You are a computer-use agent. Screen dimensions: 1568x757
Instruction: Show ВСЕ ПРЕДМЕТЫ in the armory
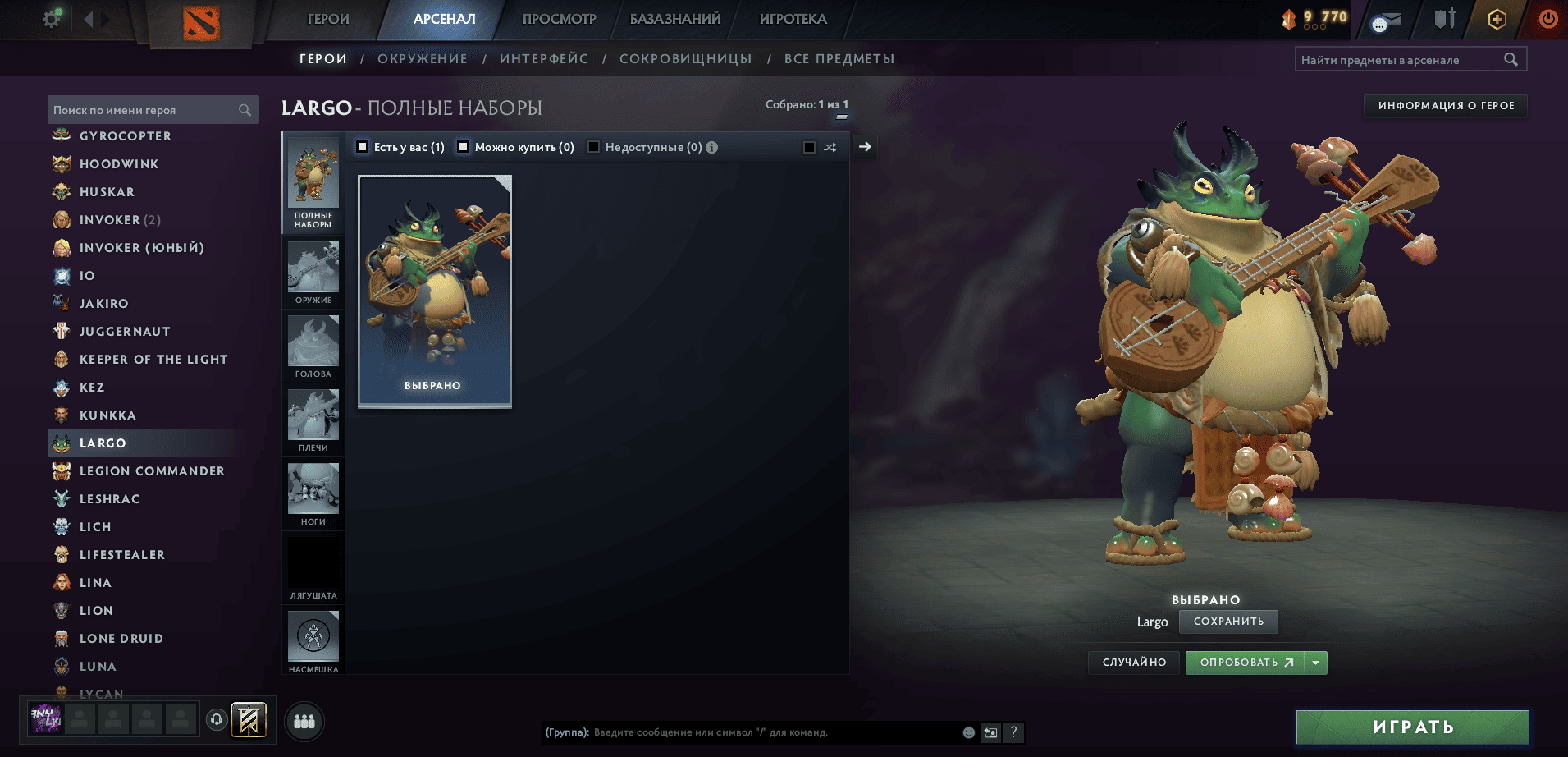click(839, 59)
